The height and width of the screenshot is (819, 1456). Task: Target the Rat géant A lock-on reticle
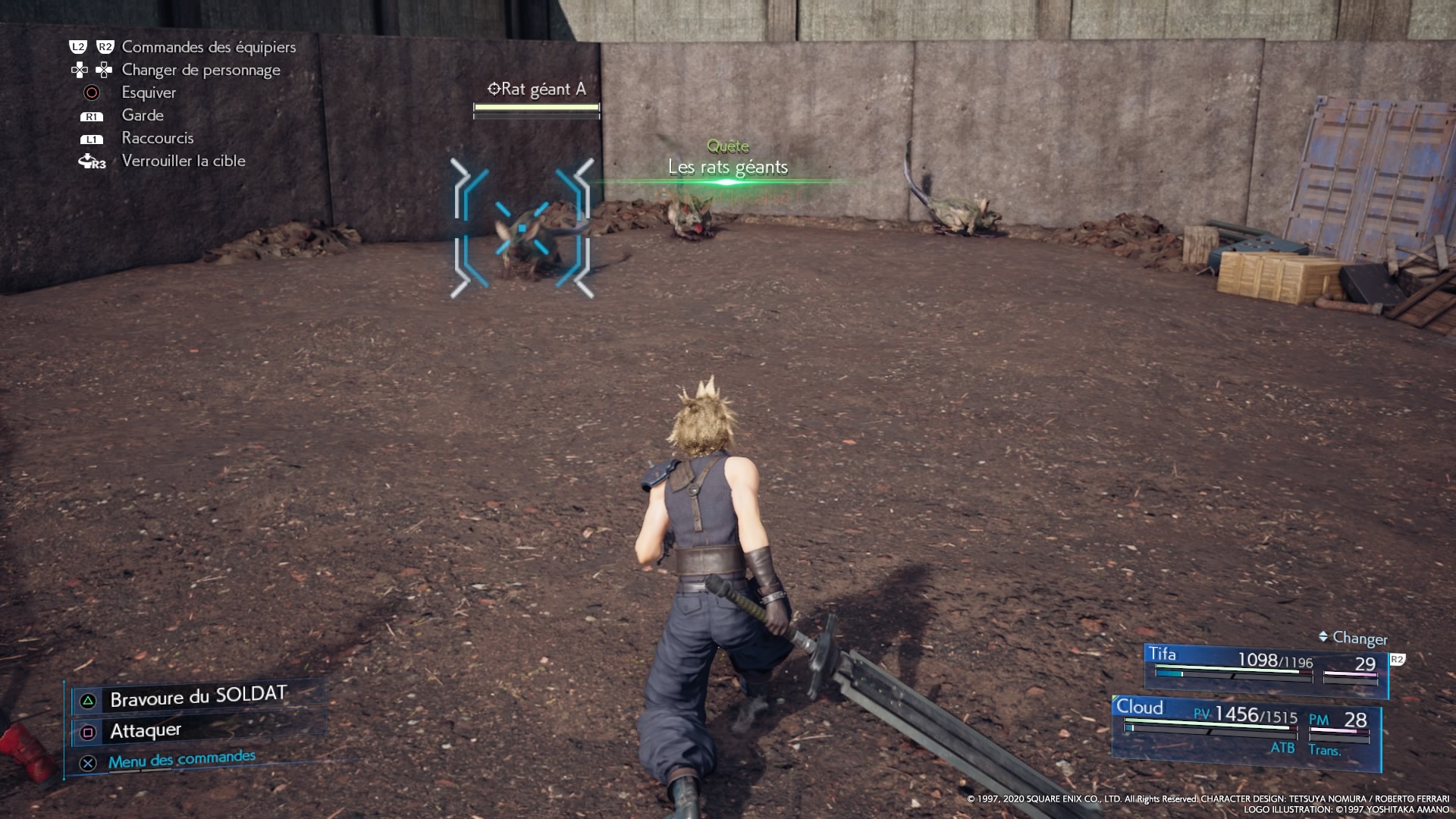coord(522,227)
